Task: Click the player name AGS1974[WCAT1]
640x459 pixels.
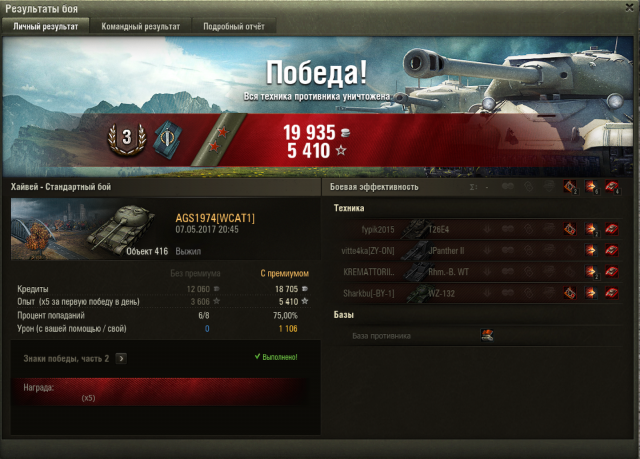Action: click(x=215, y=217)
